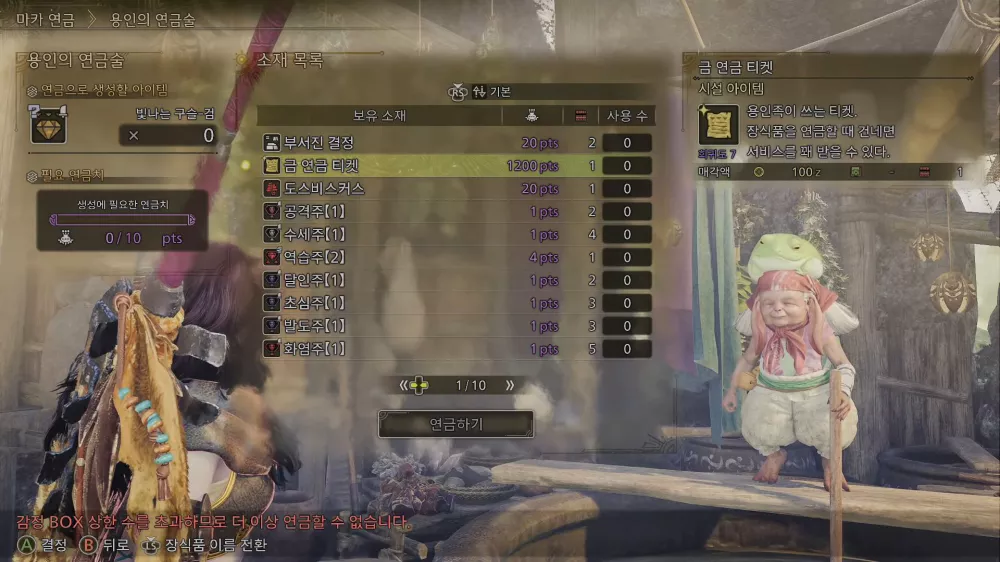Go to the previous material list page
1000x562 pixels.
point(404,385)
